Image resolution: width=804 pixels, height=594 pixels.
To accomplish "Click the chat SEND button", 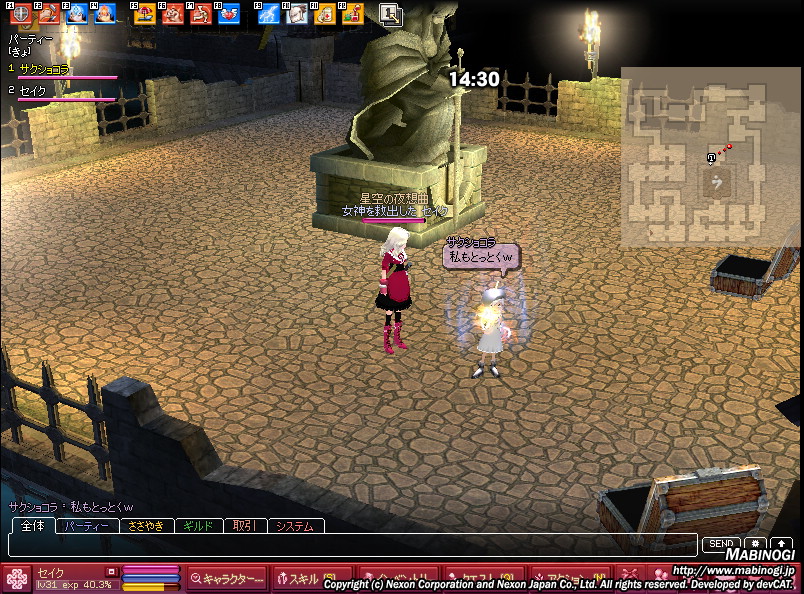I will coord(719,543).
